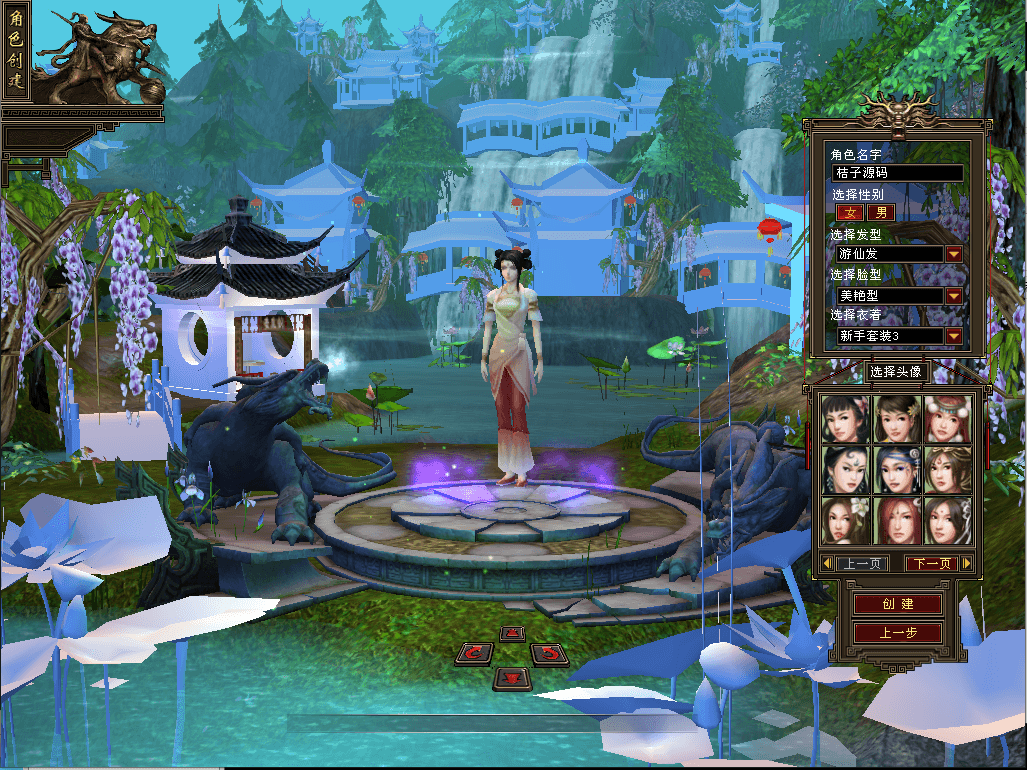
Task: Choose the male gender button 男
Action: [881, 212]
